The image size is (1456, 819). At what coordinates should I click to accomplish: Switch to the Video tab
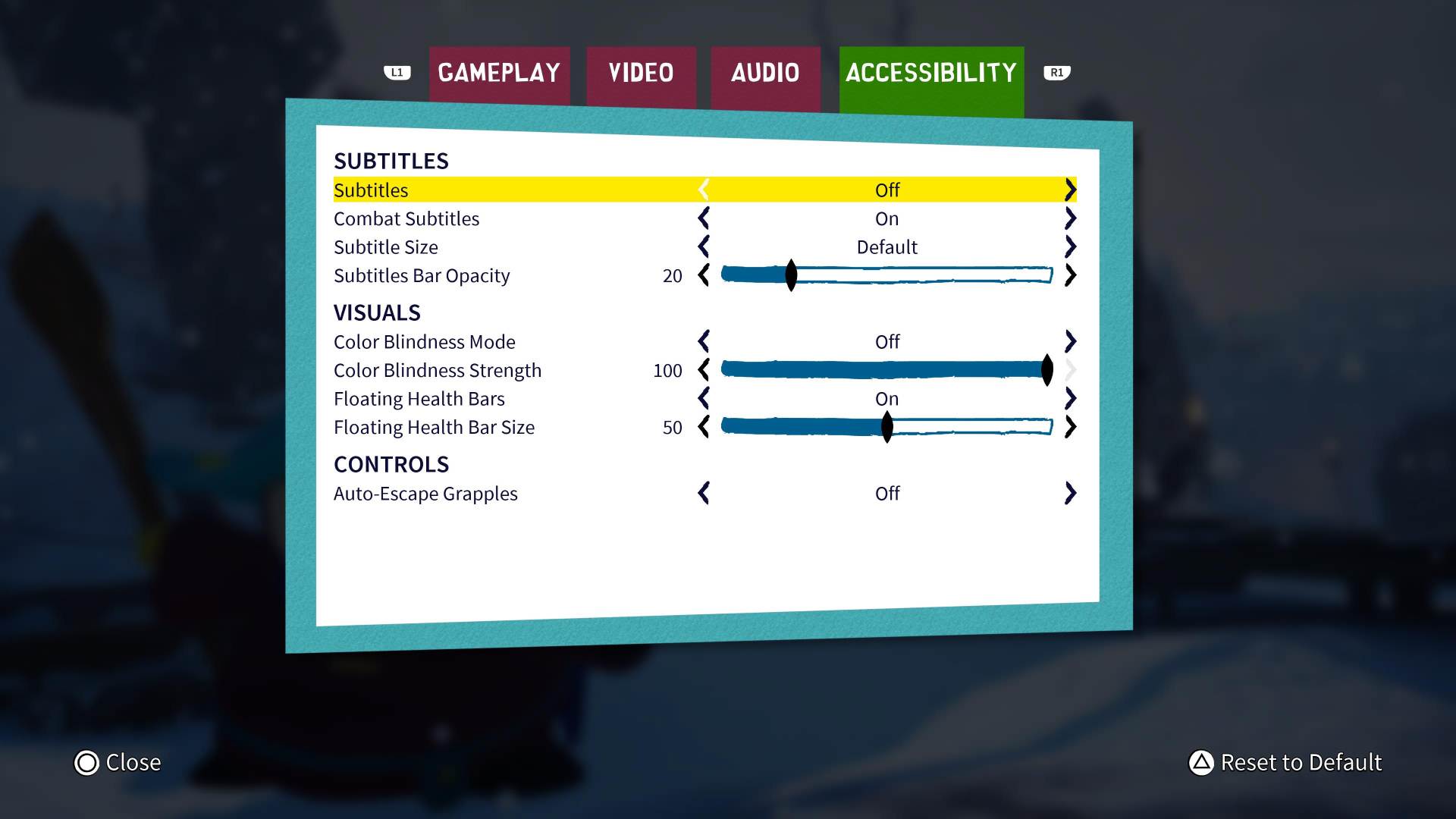pyautogui.click(x=641, y=73)
